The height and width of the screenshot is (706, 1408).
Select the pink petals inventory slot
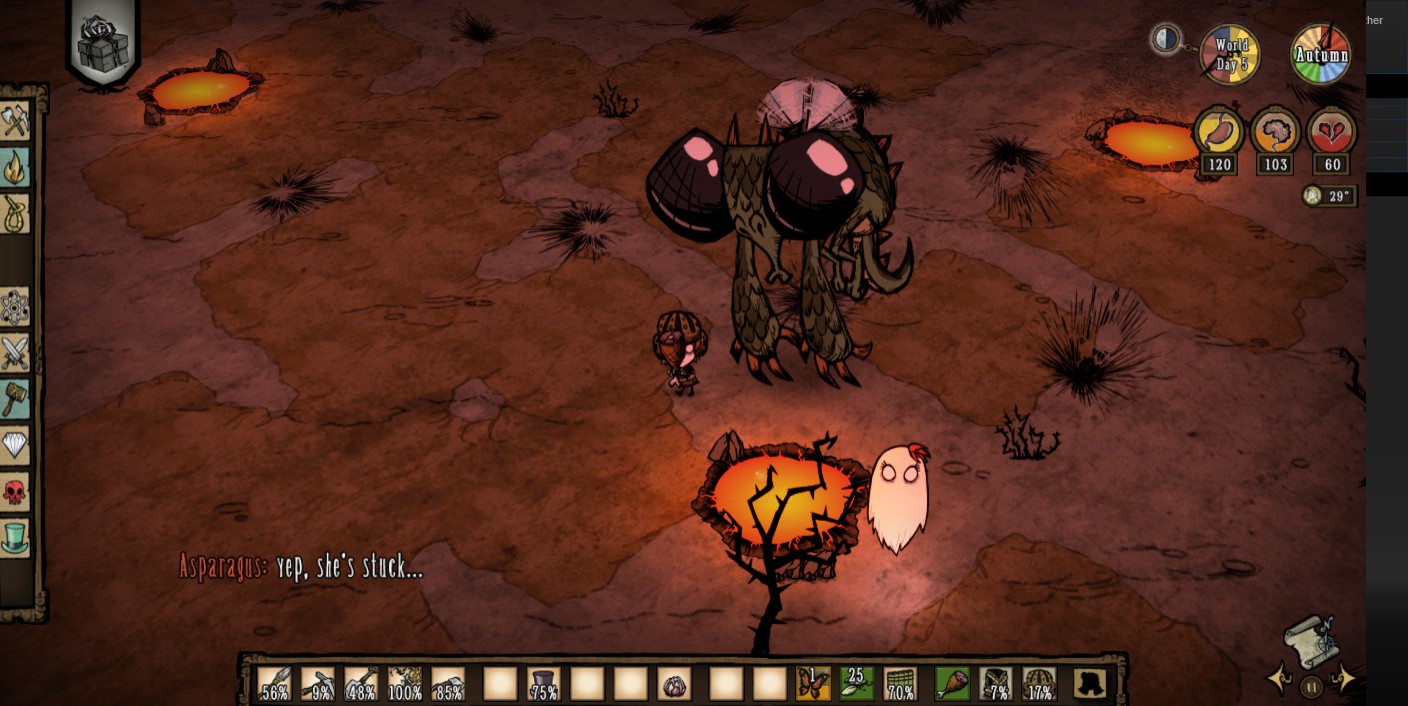pyautogui.click(x=675, y=684)
